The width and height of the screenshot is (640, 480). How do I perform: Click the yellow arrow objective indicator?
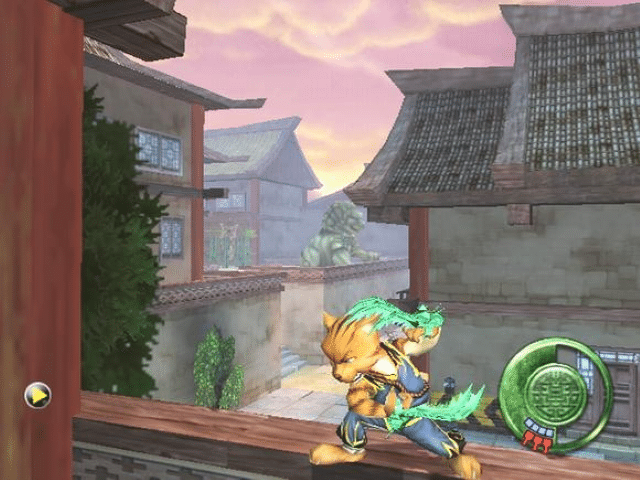tap(38, 396)
